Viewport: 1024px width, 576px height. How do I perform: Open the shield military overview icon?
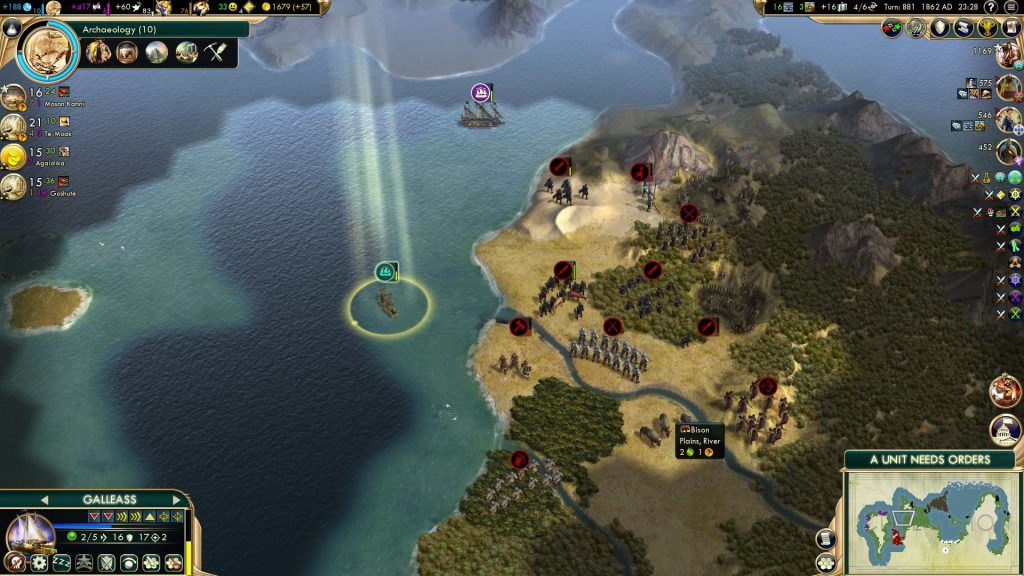click(940, 28)
